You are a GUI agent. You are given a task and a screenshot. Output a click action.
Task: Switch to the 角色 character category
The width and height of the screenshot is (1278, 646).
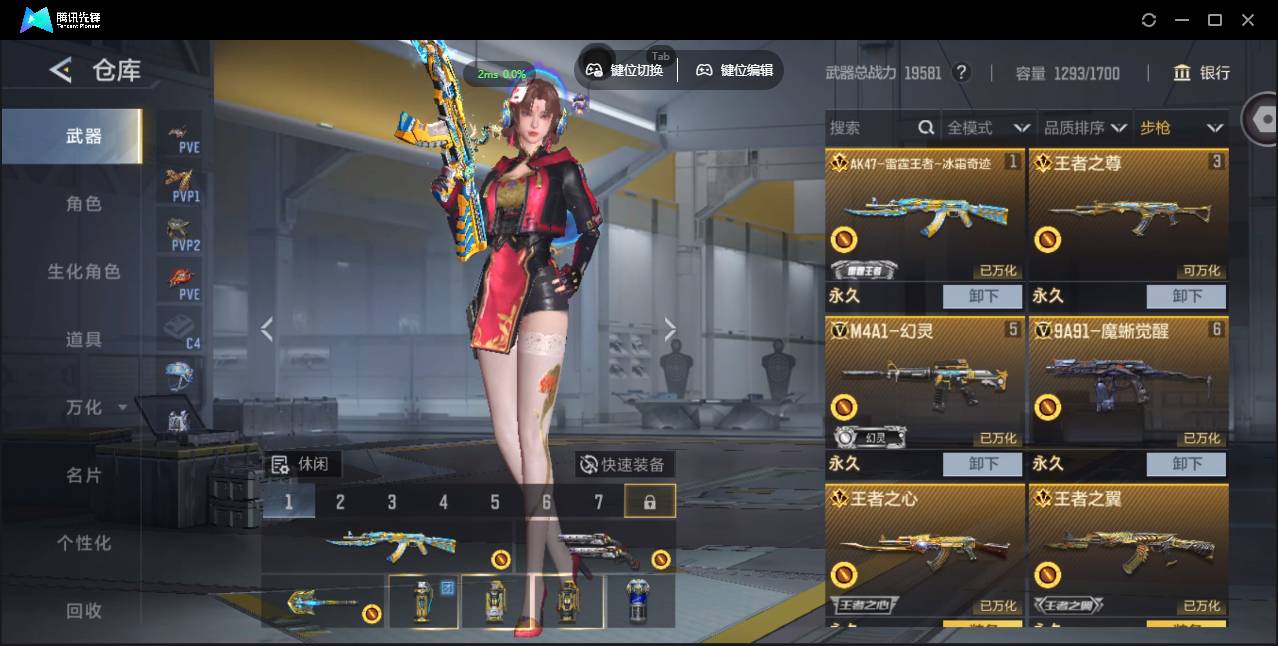83,204
